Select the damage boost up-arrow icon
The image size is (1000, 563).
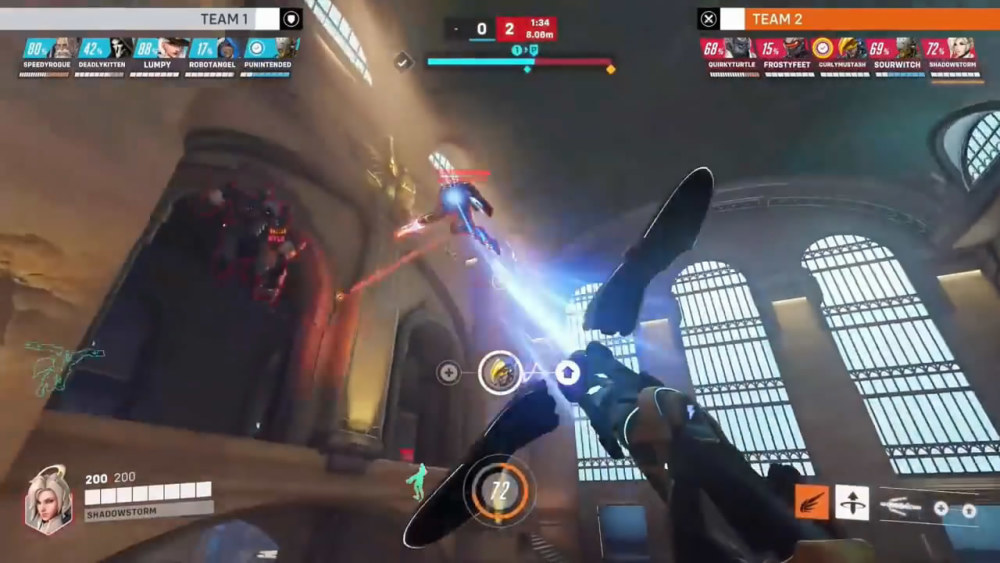pyautogui.click(x=568, y=373)
